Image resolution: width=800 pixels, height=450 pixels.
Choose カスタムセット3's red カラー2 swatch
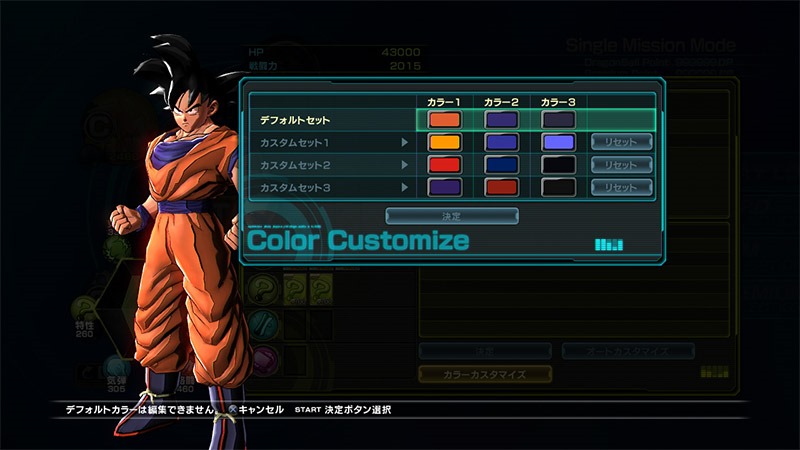point(500,187)
